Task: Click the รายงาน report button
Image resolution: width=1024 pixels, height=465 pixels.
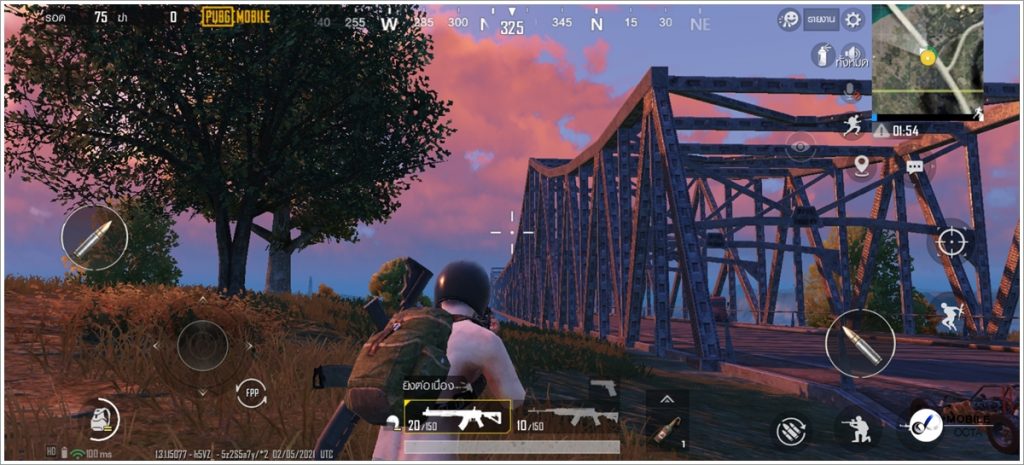Action: point(821,19)
